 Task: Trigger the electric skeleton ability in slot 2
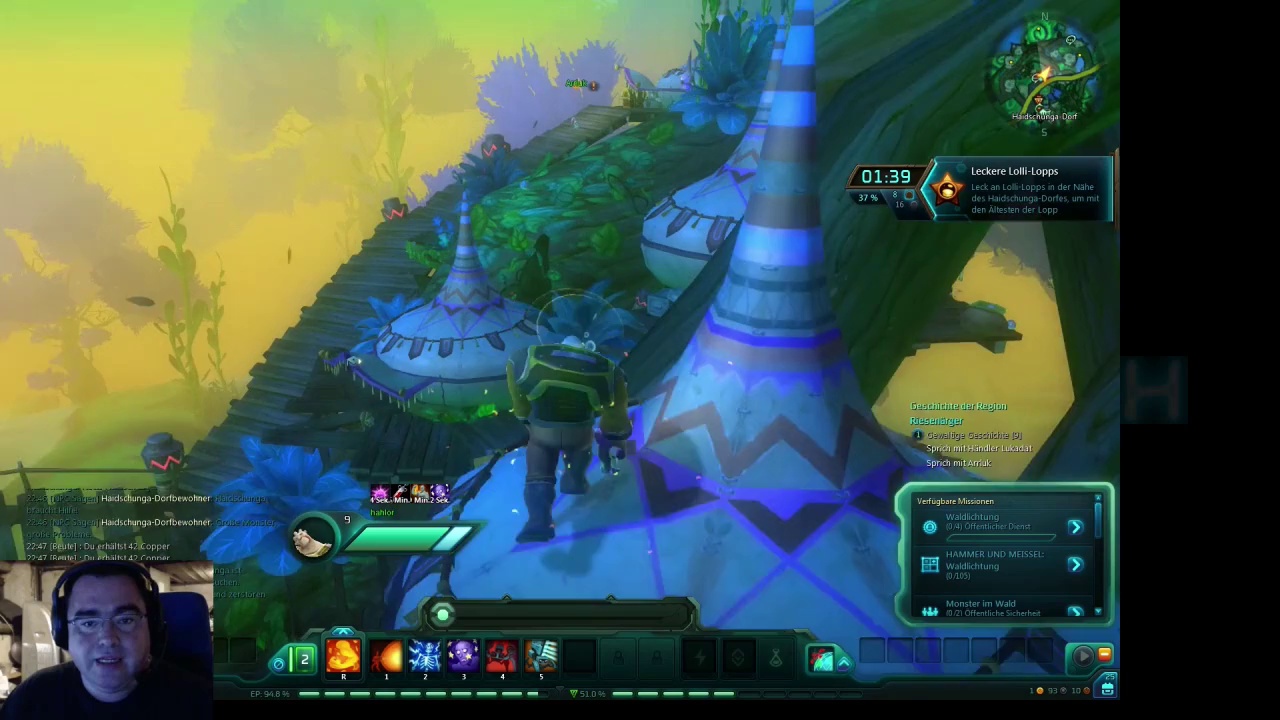click(425, 657)
